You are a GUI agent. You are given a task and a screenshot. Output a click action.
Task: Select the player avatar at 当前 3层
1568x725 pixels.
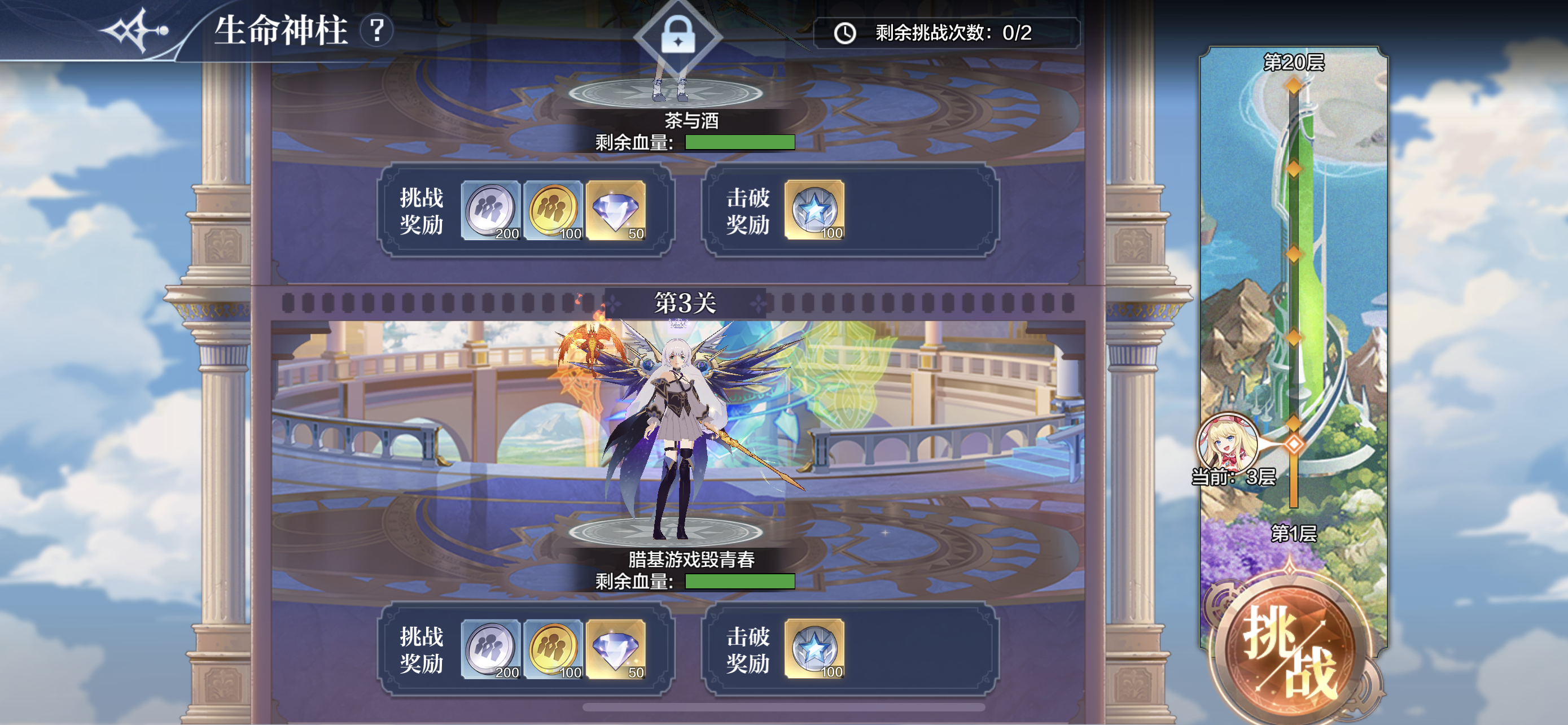coord(1227,443)
